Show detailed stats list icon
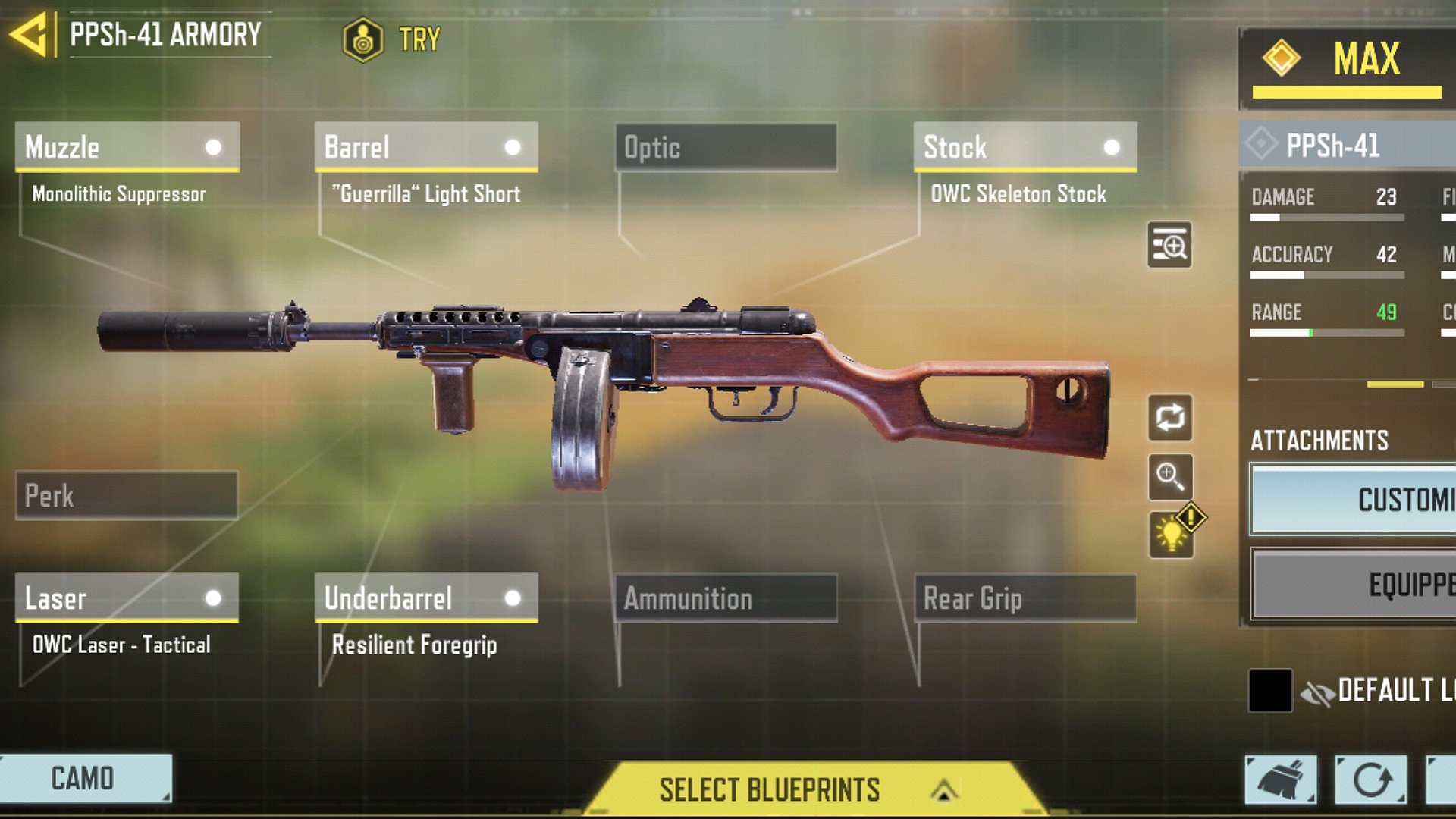The height and width of the screenshot is (819, 1456). pyautogui.click(x=1169, y=245)
